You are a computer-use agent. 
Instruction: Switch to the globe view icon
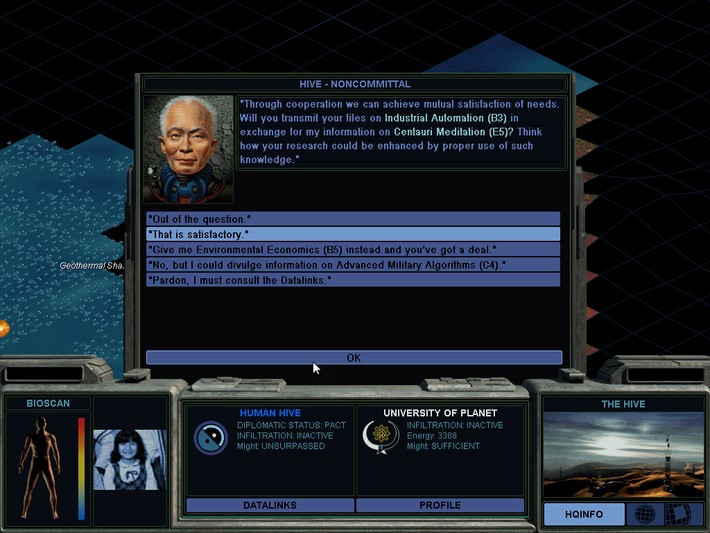point(645,514)
